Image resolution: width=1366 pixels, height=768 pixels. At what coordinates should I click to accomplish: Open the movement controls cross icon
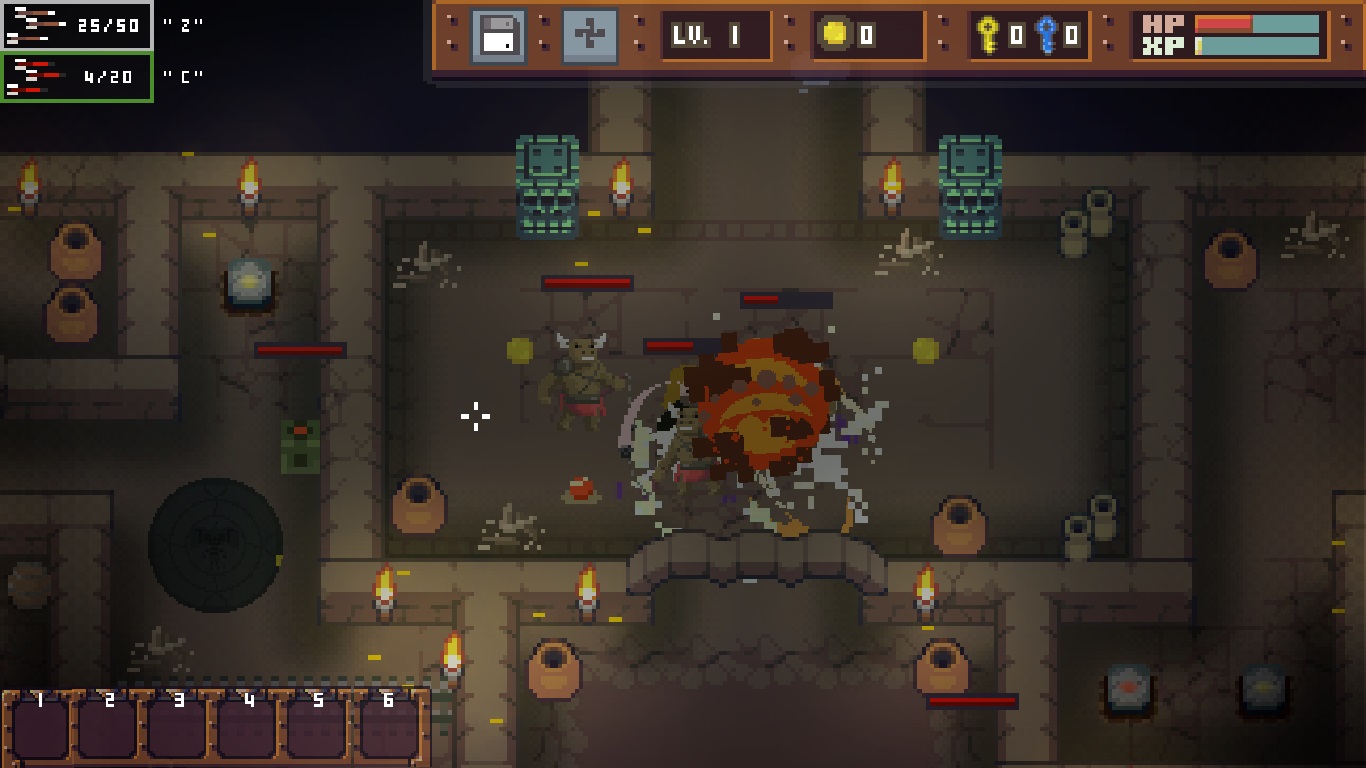point(591,37)
